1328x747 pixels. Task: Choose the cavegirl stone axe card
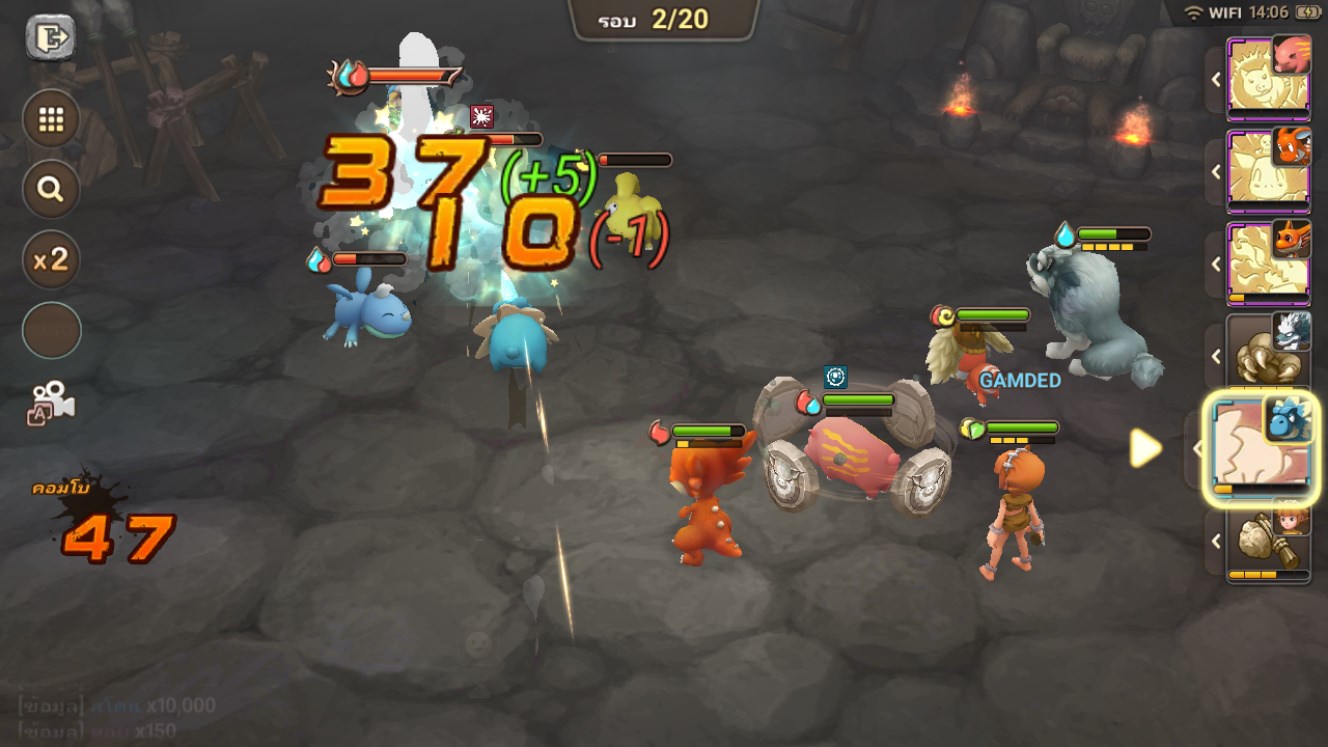pyautogui.click(x=1267, y=541)
